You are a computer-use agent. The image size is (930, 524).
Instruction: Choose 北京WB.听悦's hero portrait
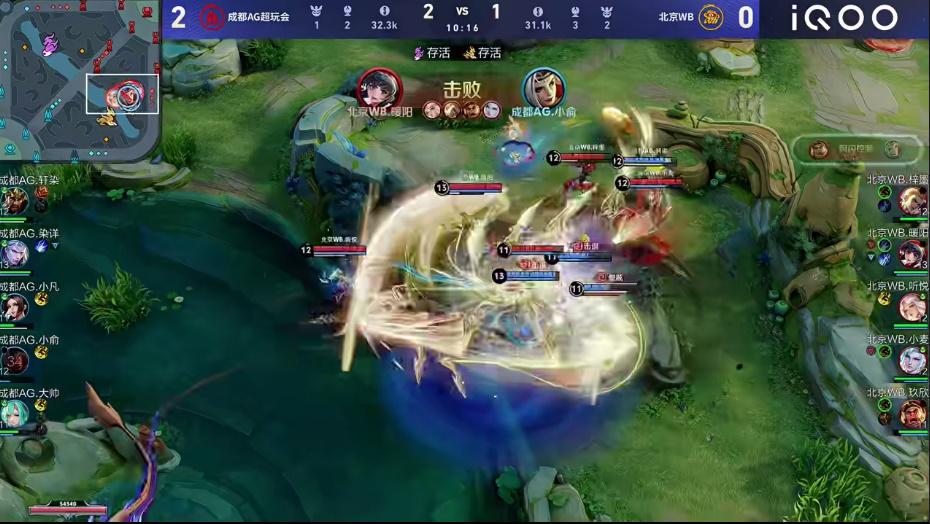tap(911, 307)
